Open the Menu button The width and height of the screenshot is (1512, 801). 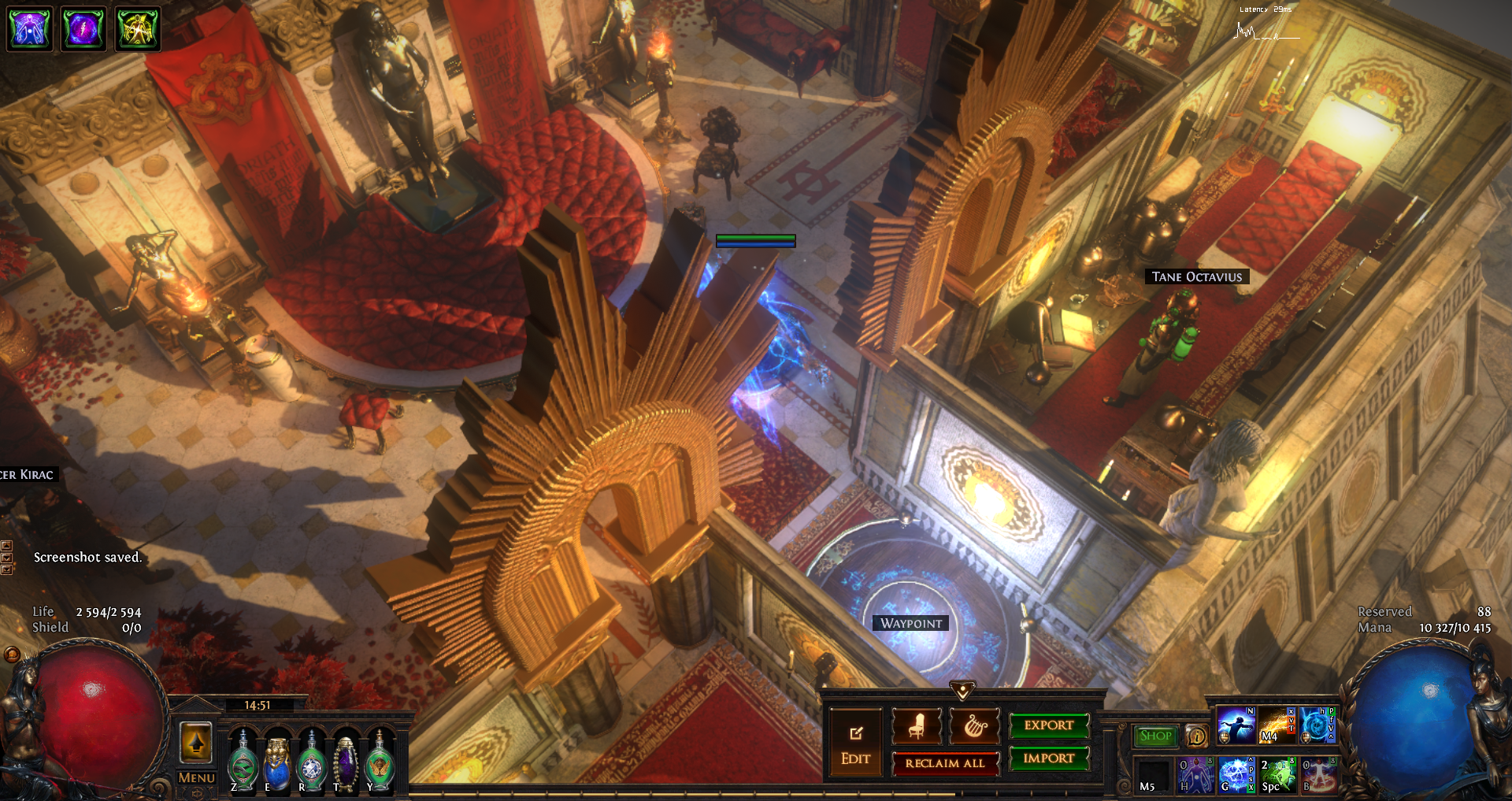click(x=196, y=778)
